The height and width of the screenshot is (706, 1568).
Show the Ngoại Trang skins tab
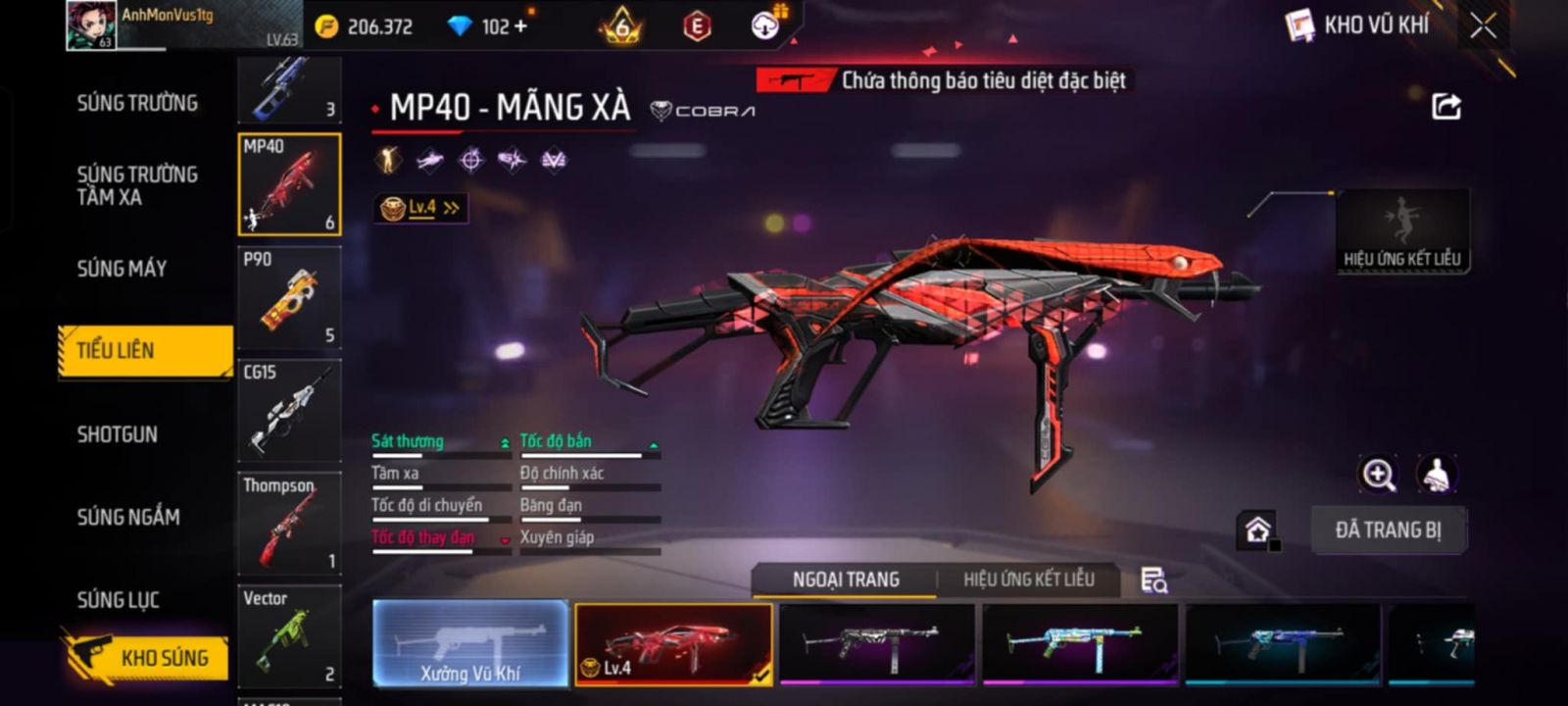[846, 580]
